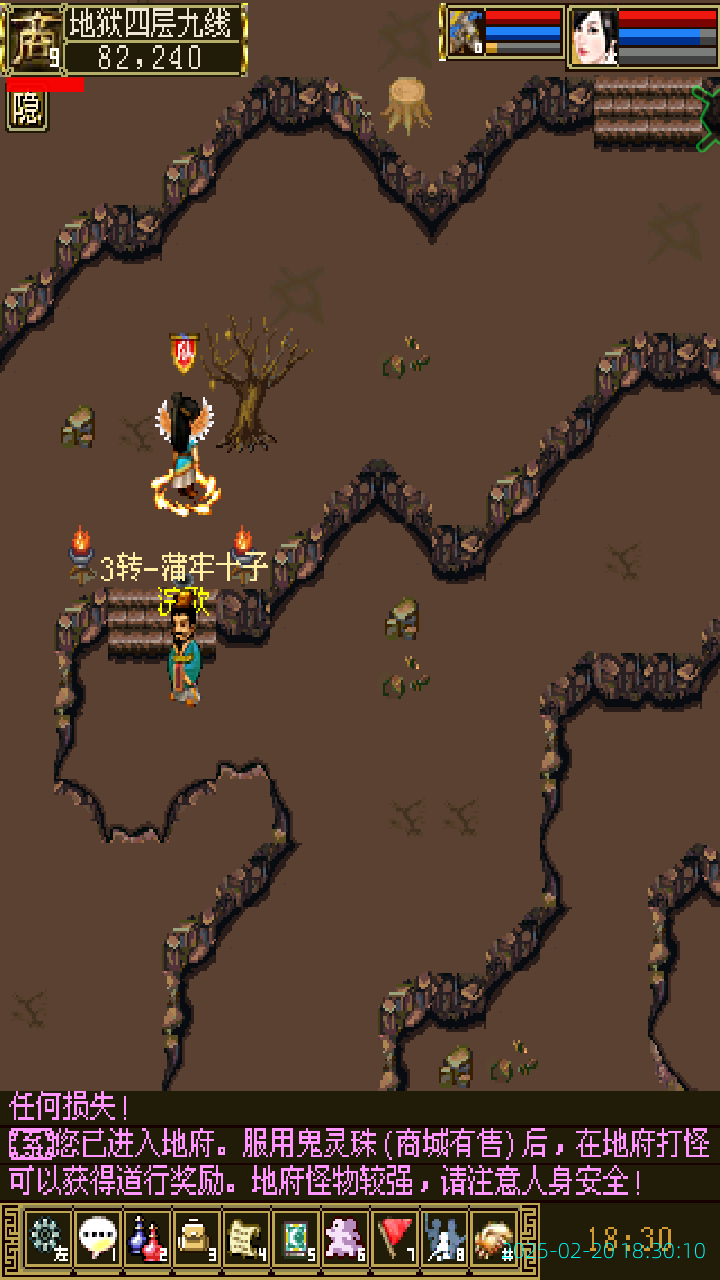This screenshot has width=720, height=1280.
Task: Open the backpack inventory
Action: (196, 1238)
